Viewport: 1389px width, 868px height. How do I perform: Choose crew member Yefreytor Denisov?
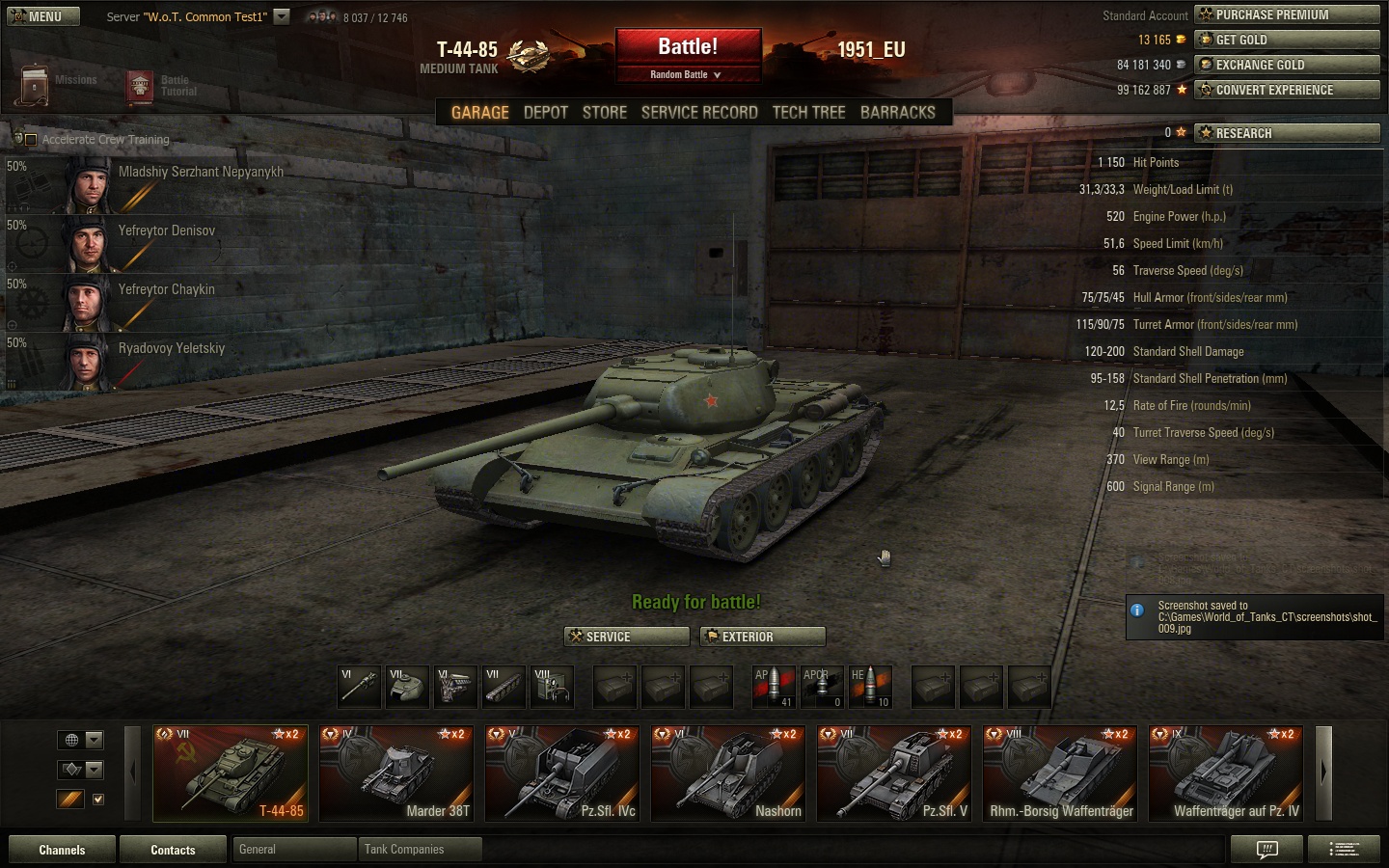pos(166,231)
